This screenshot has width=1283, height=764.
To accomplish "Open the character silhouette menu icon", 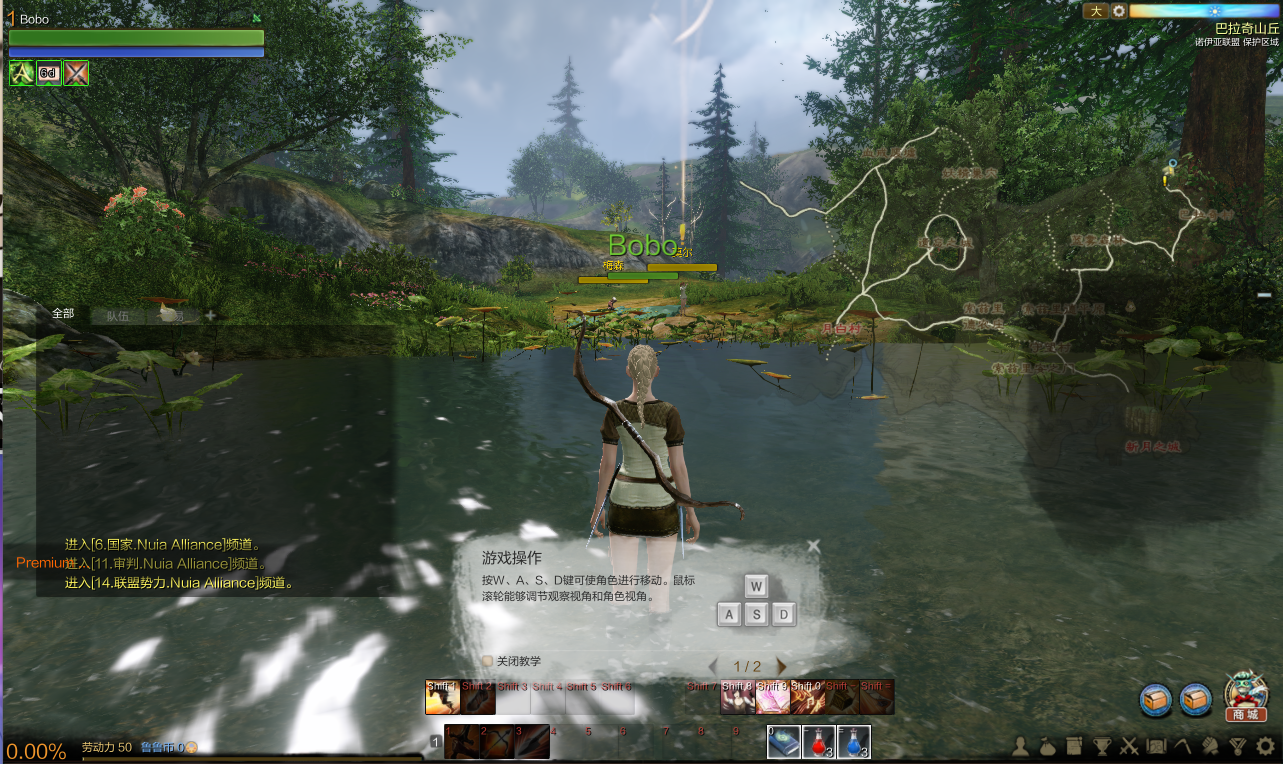I will tap(1021, 745).
